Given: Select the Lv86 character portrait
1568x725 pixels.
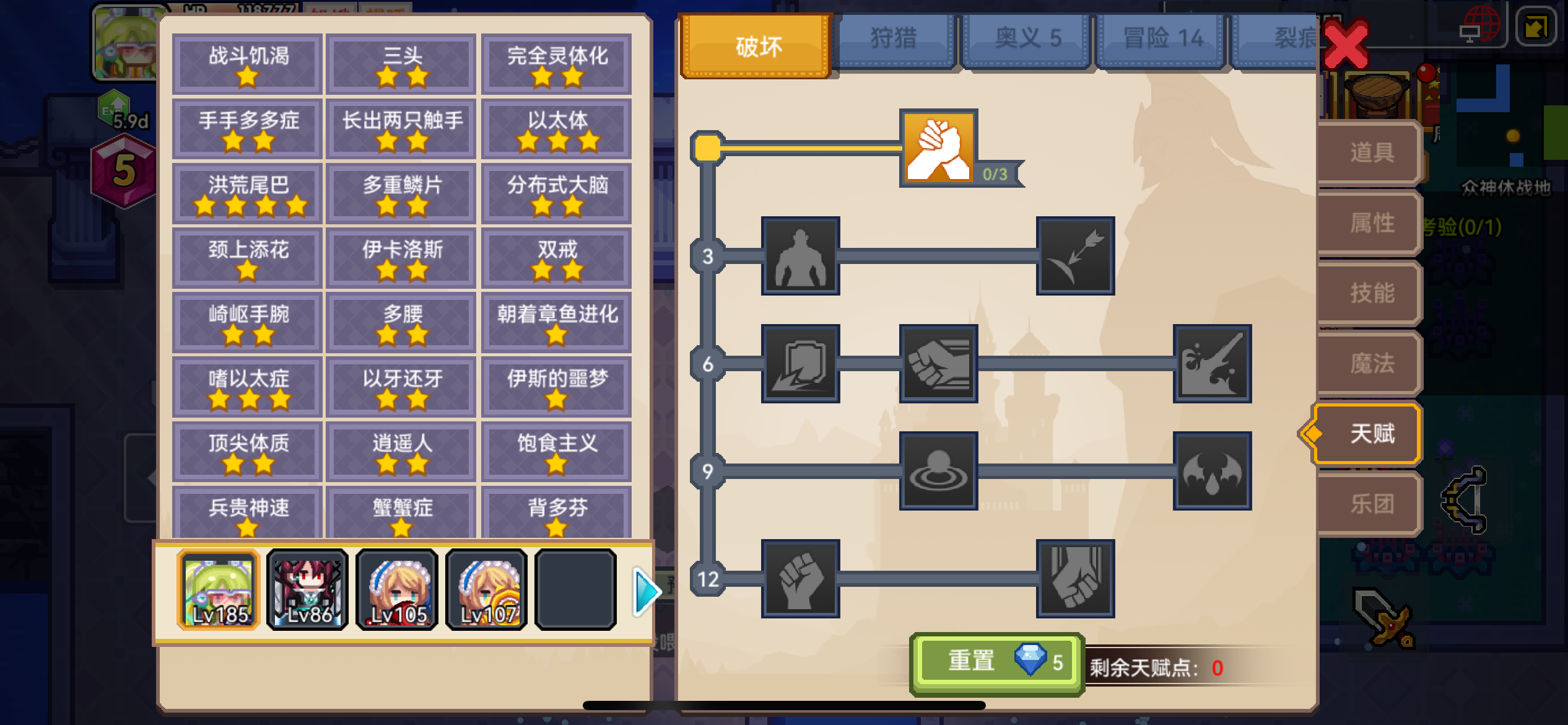Looking at the screenshot, I should [x=307, y=589].
